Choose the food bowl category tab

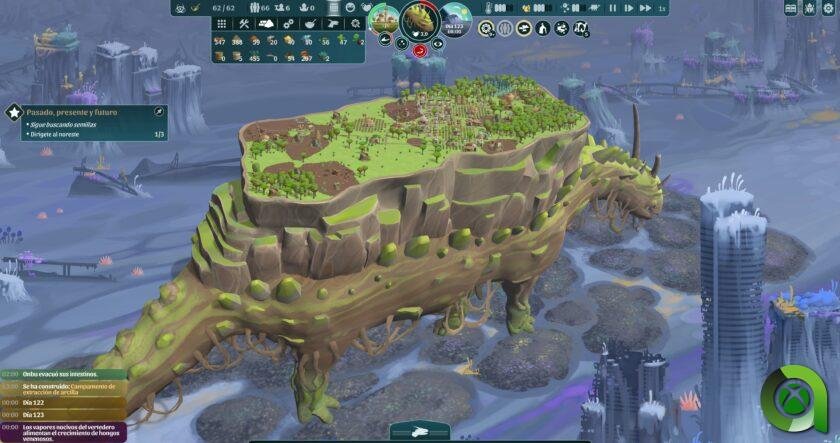tap(310, 23)
